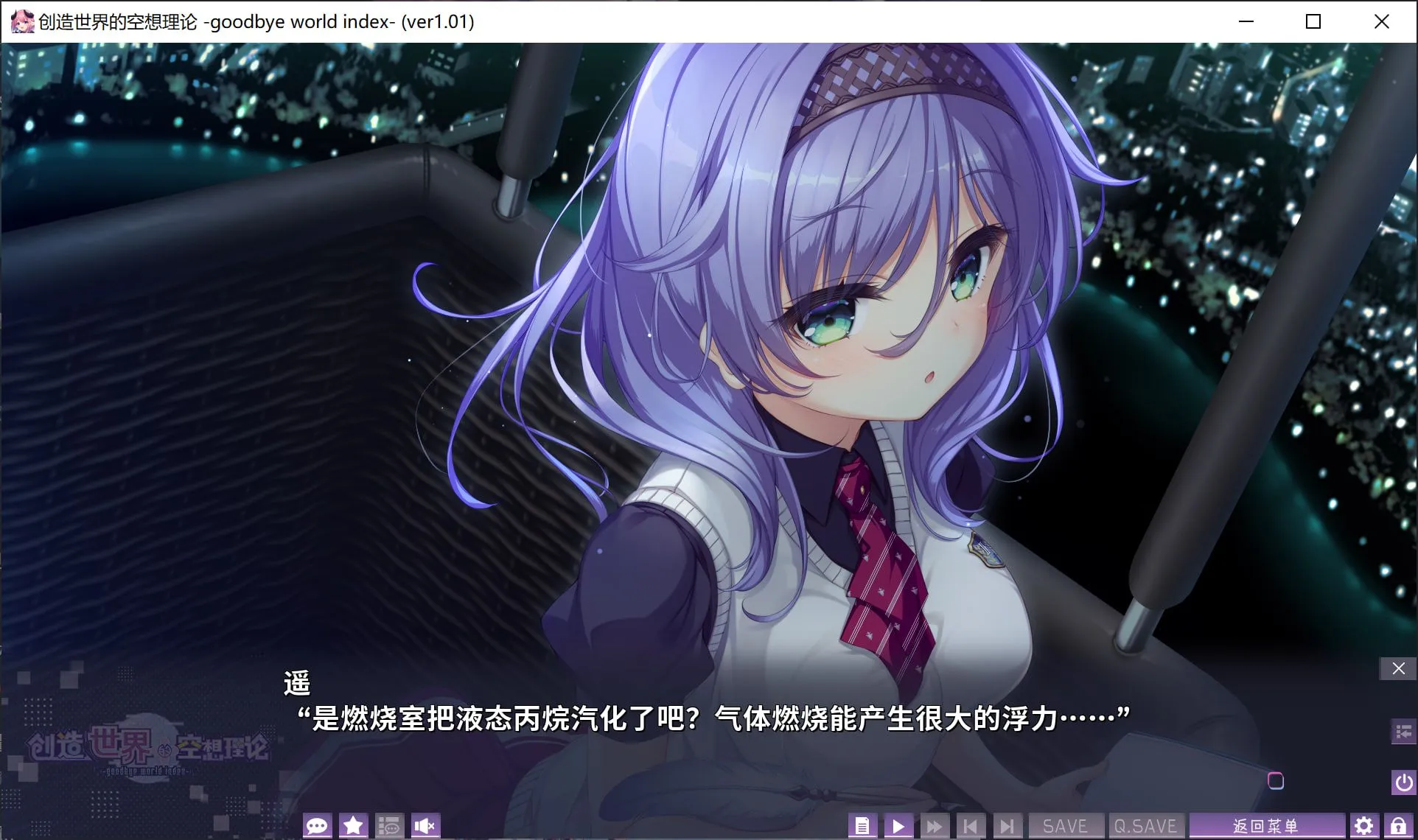The image size is (1418, 840).
Task: Hide the dialogue box with its X button
Action: coord(1397,668)
